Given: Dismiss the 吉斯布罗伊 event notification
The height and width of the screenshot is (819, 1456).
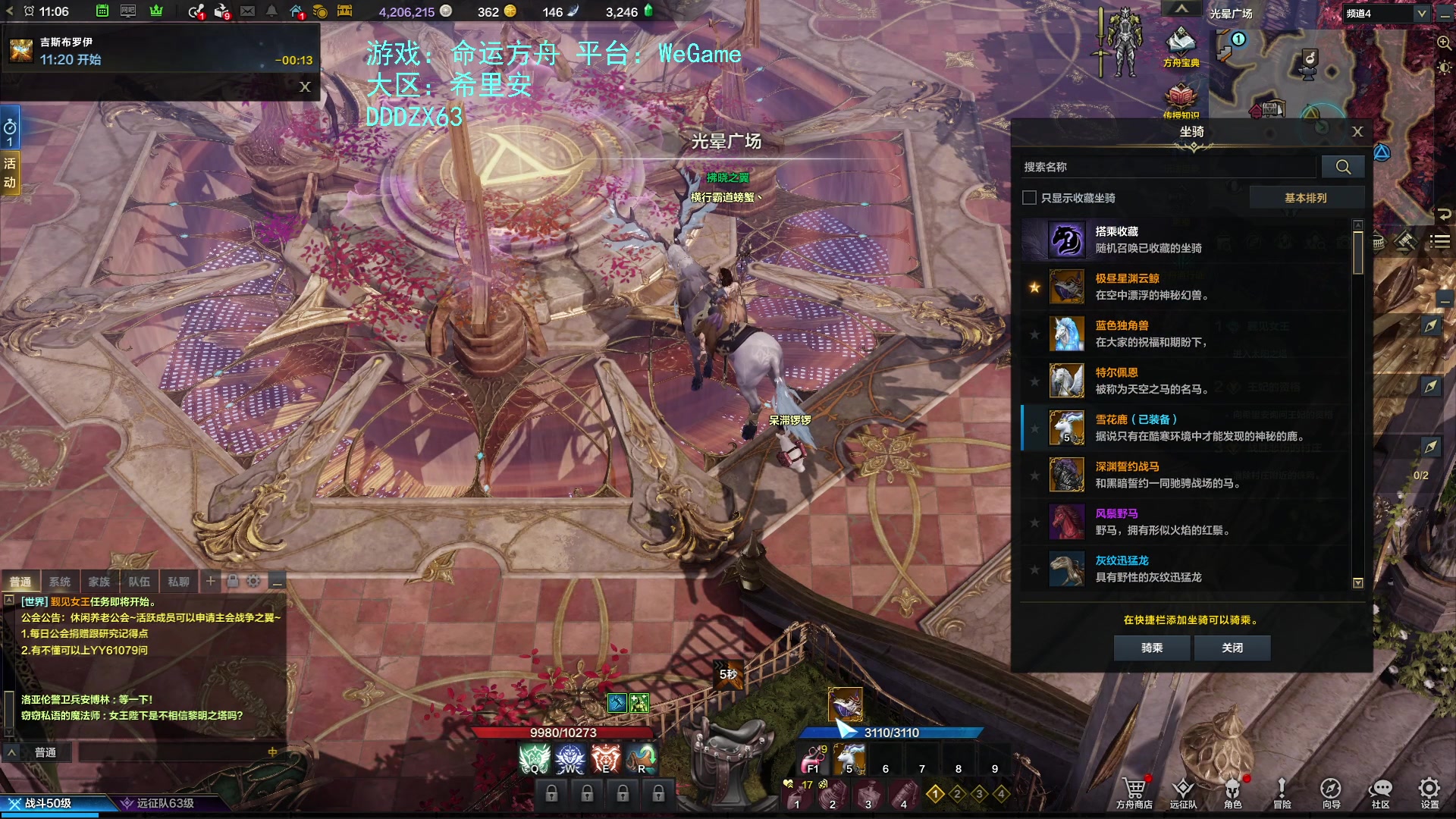Looking at the screenshot, I should [x=305, y=86].
